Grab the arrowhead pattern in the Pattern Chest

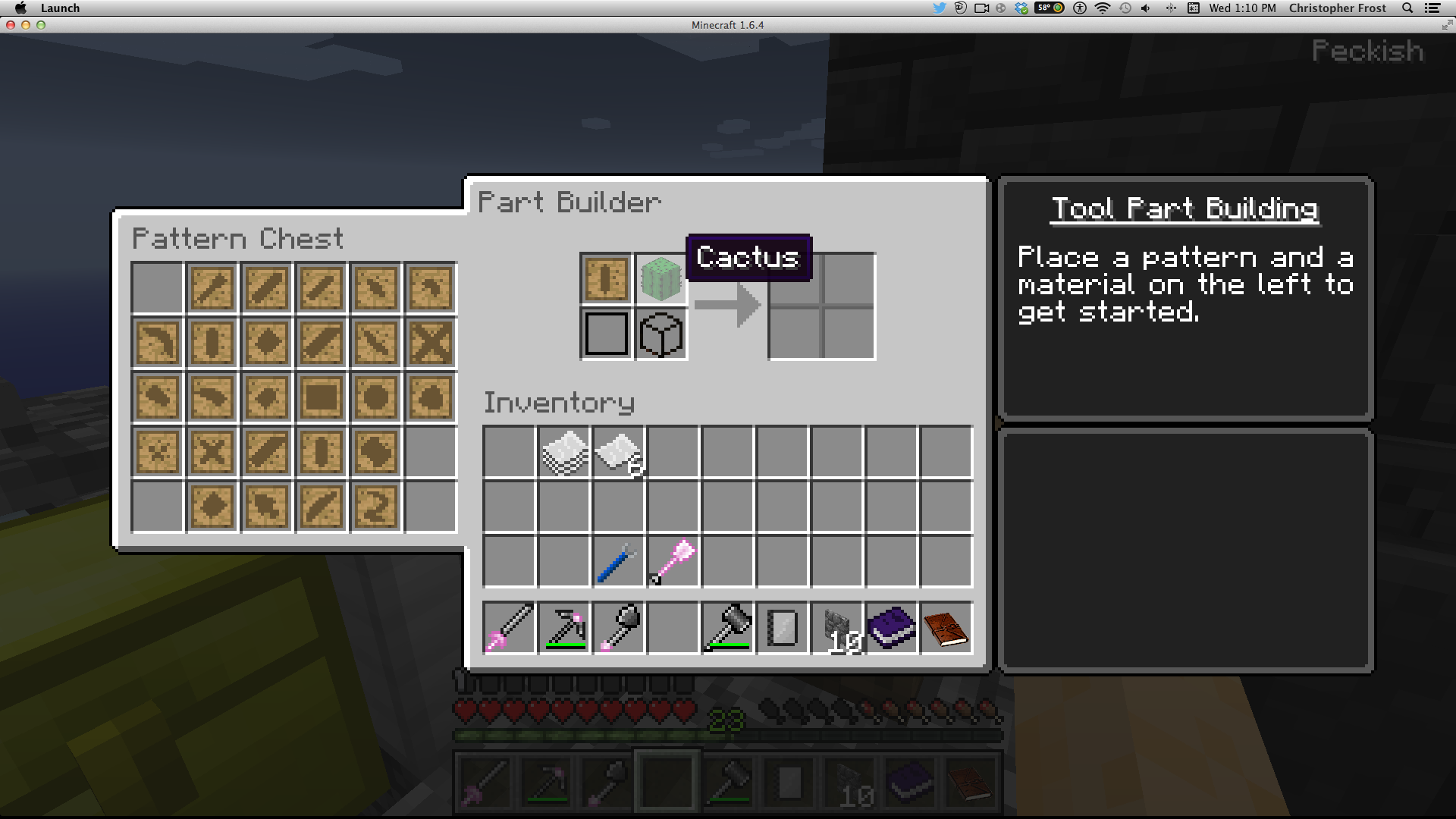tap(266, 506)
